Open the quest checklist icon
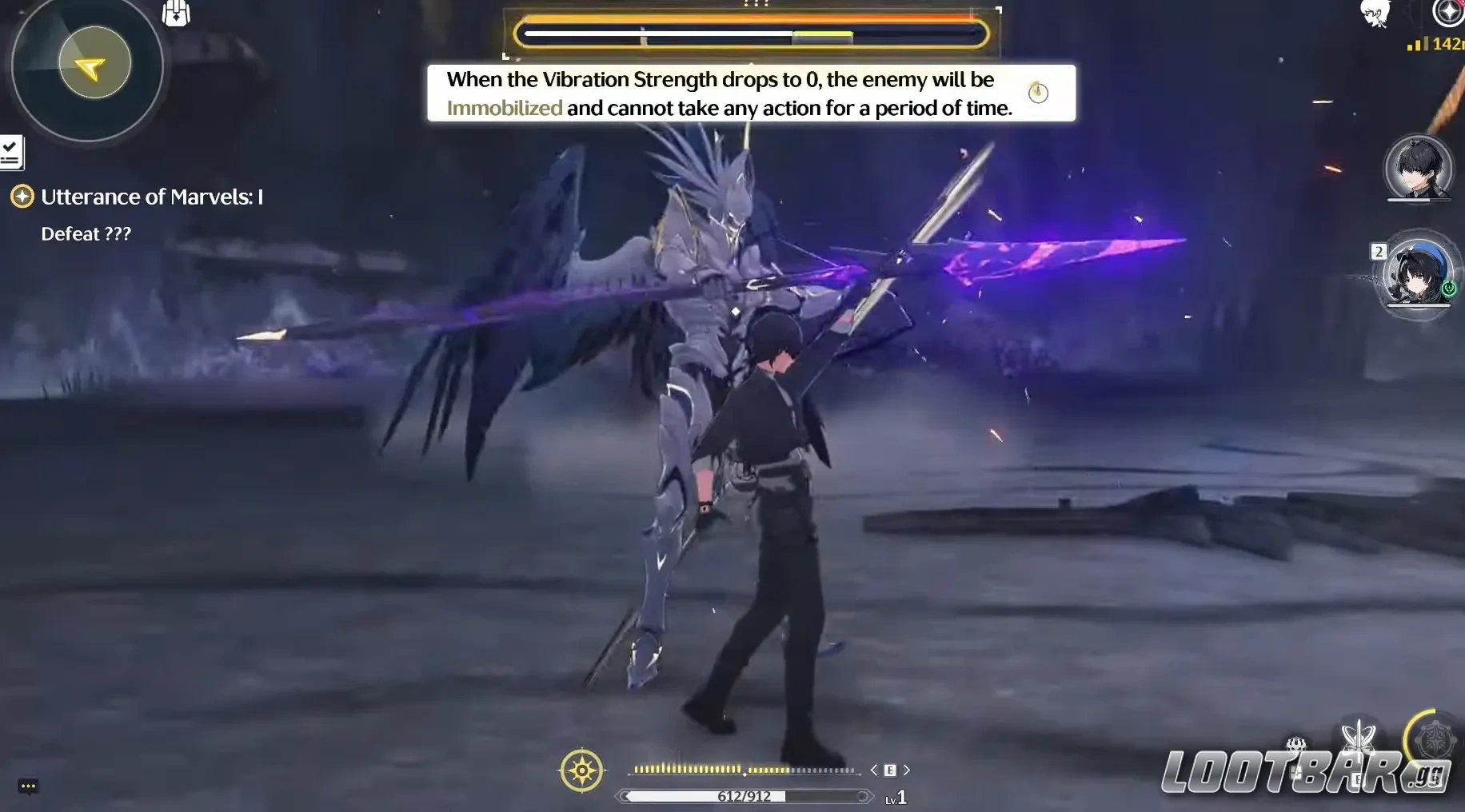Screen dimensions: 1465x812 coord(11,153)
